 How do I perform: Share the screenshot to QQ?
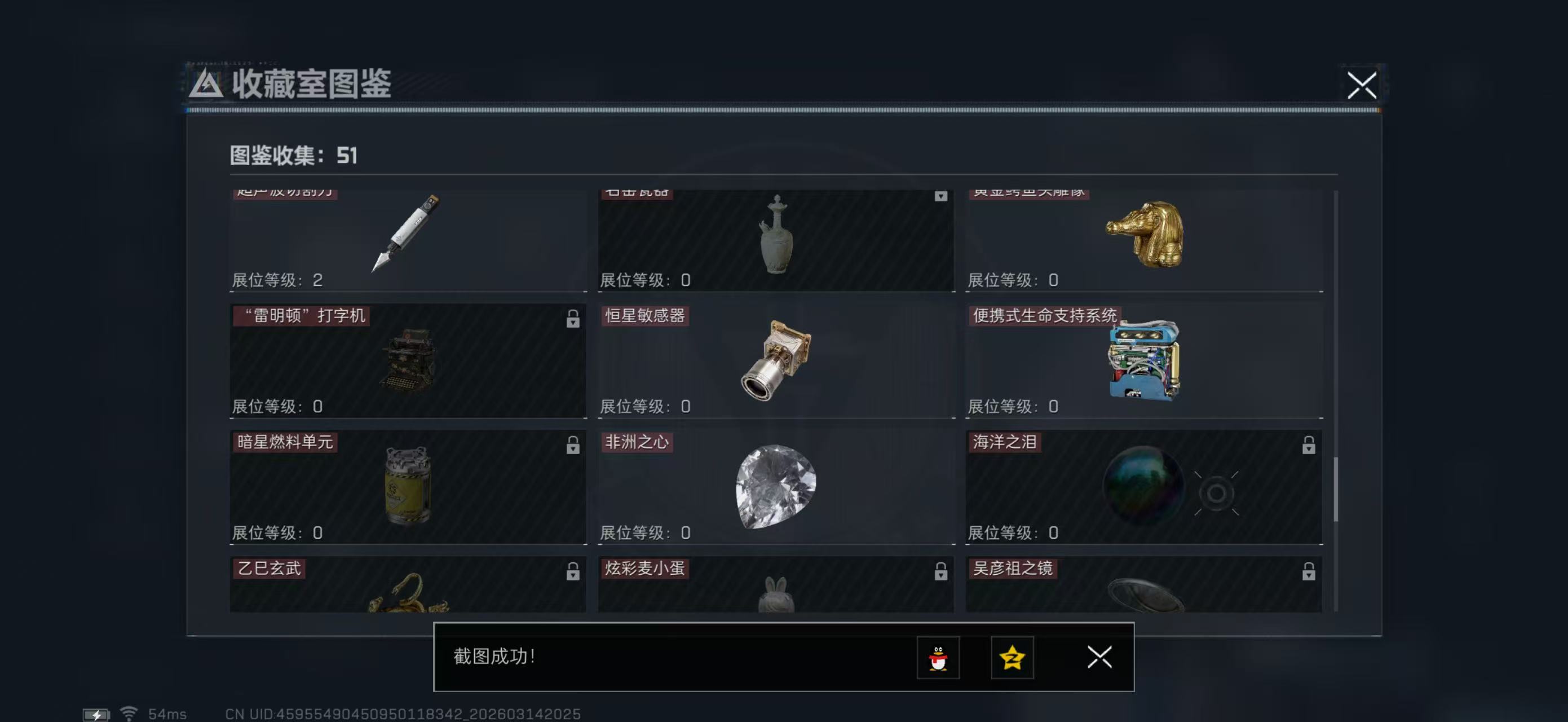click(x=939, y=658)
